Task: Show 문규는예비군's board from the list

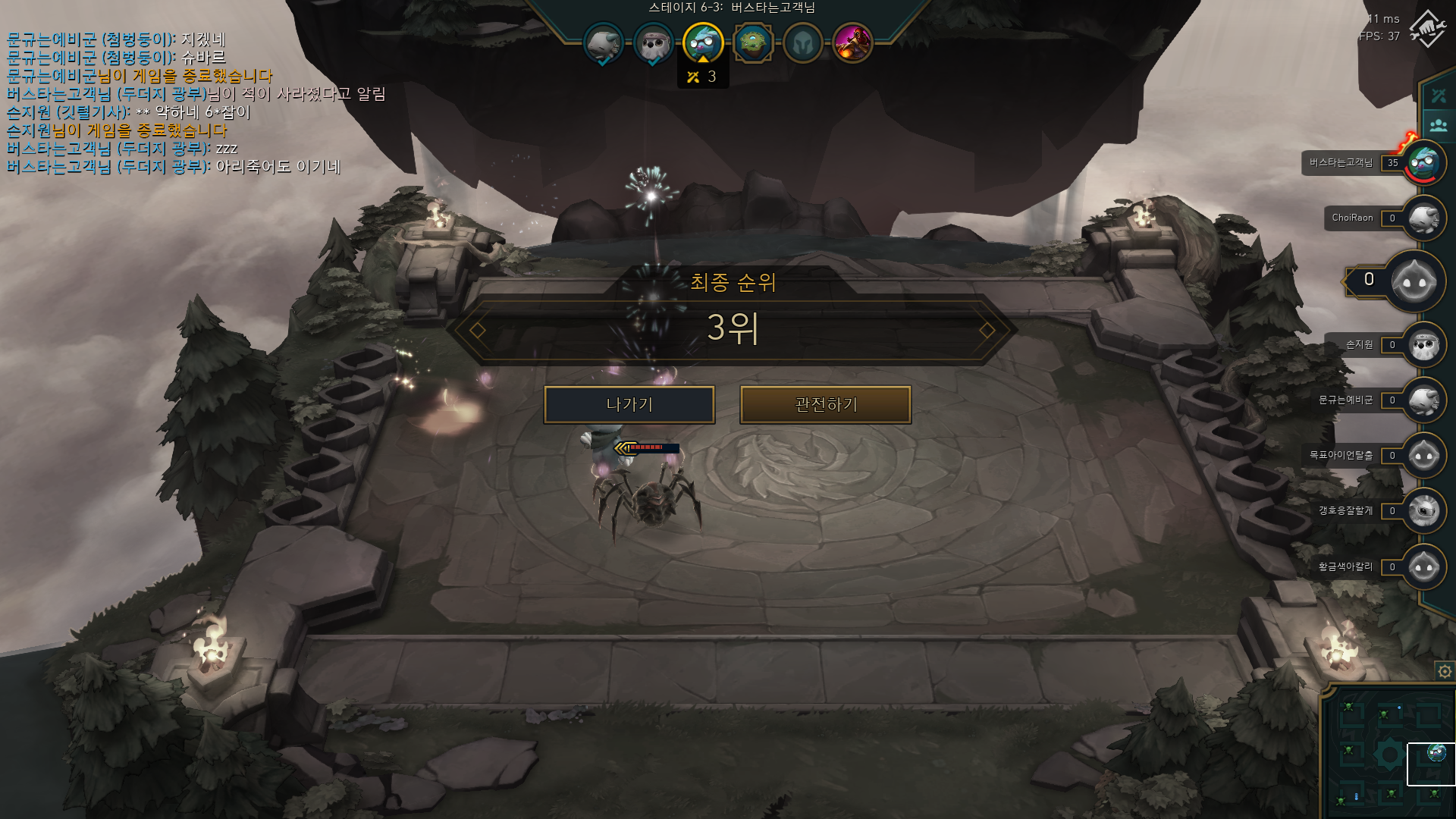Action: (1424, 400)
